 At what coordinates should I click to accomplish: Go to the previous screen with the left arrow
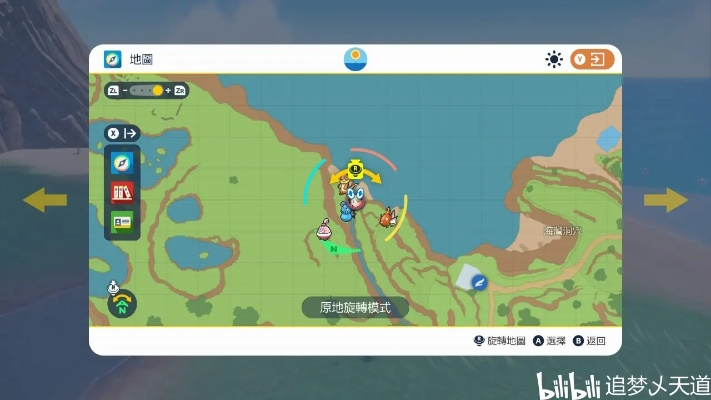(45, 200)
